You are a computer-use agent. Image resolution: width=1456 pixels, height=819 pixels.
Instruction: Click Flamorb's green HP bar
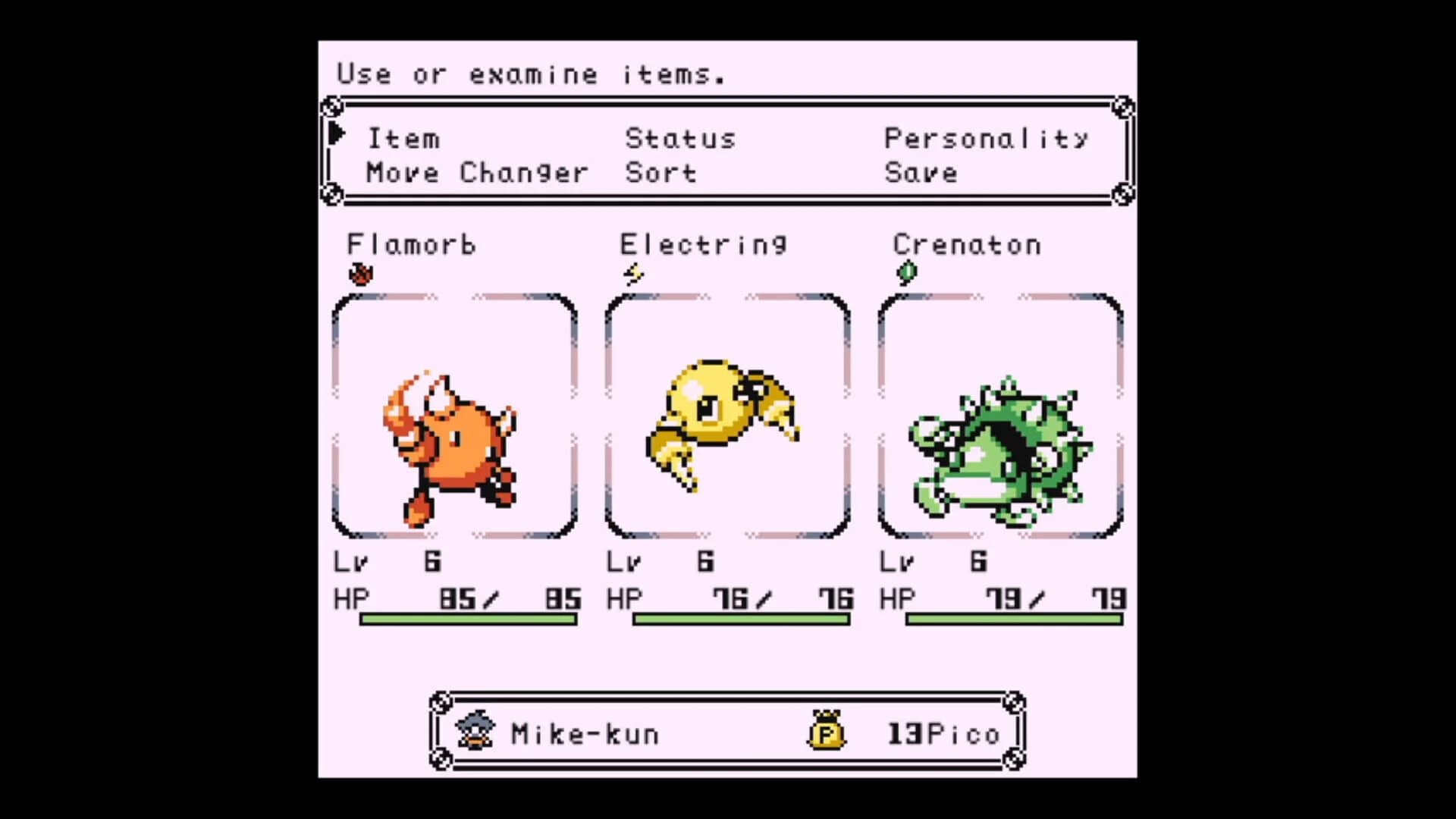[x=470, y=620]
